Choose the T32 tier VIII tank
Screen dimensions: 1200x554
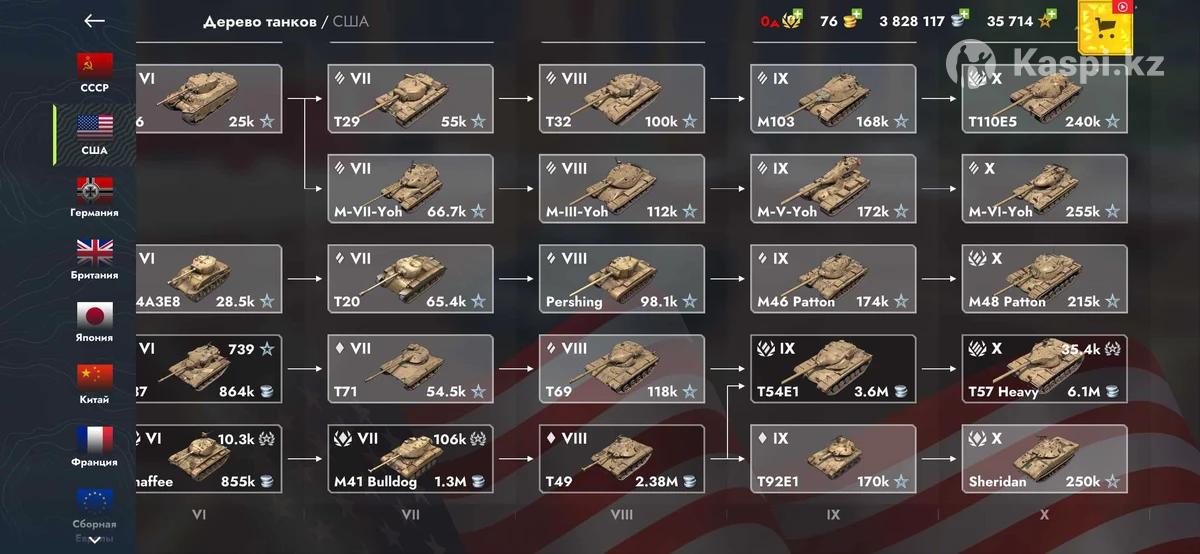pos(622,98)
